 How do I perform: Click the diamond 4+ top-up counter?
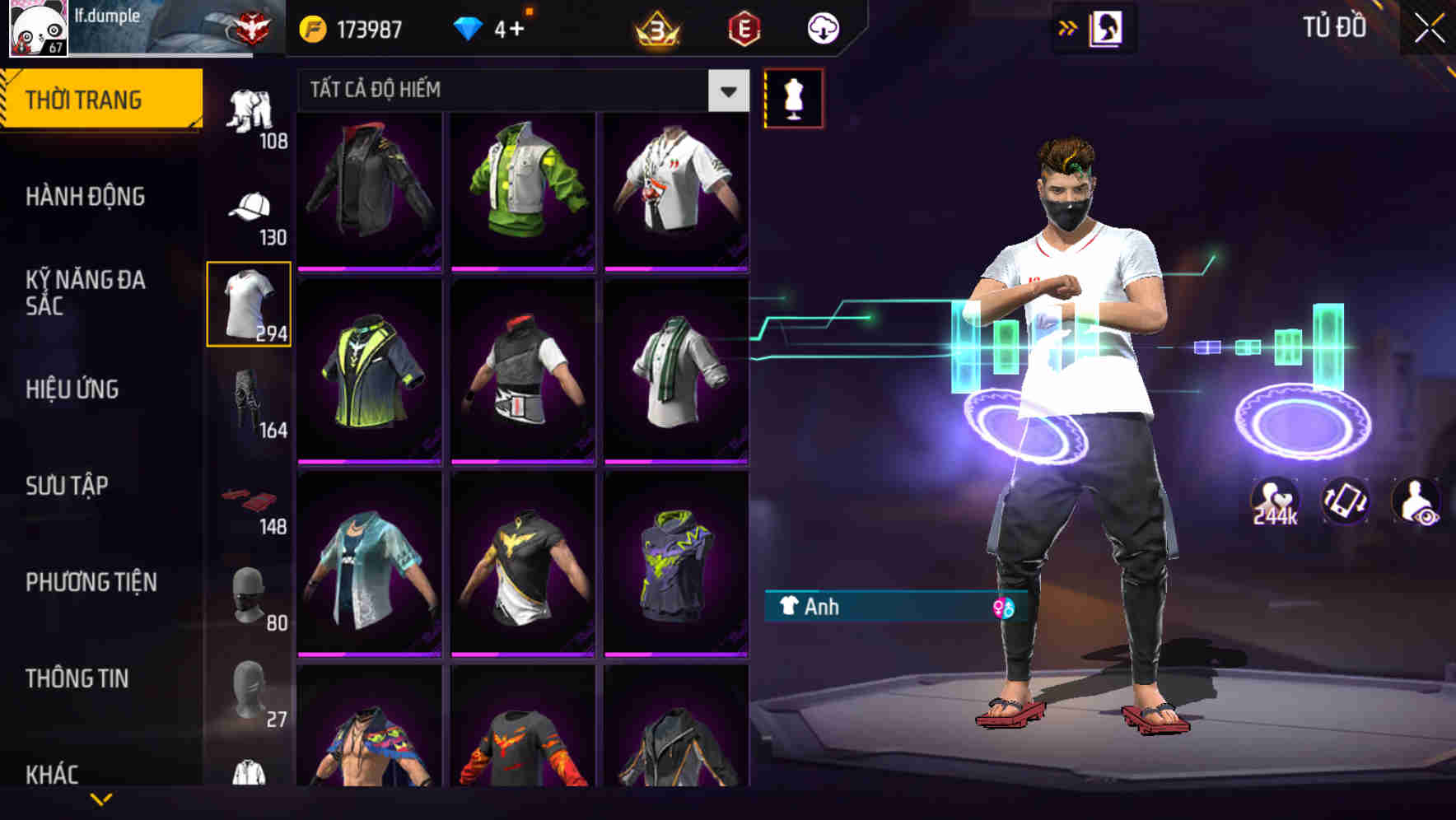click(x=492, y=29)
